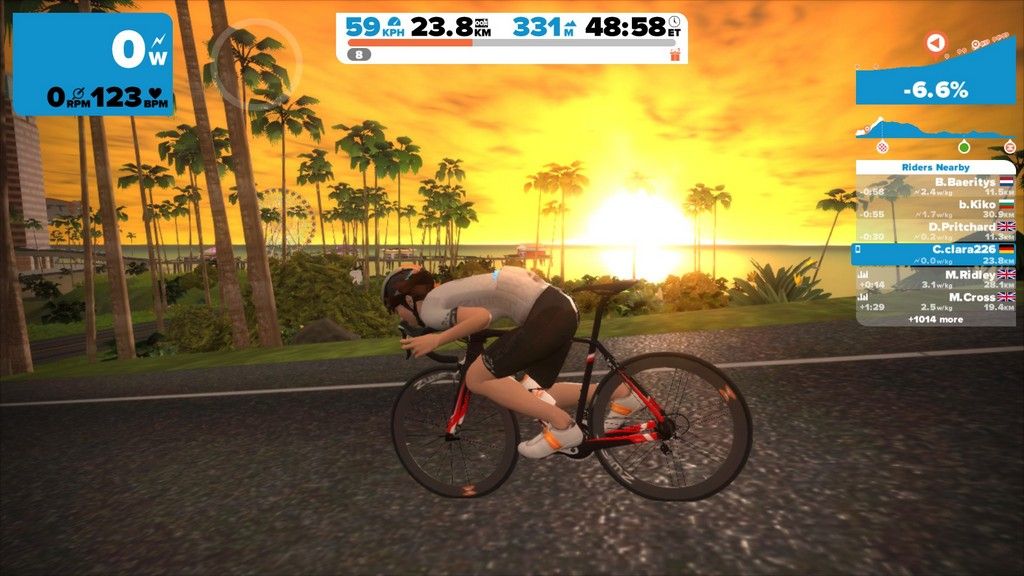Show the +1014 more riders
This screenshot has width=1024, height=576.
pyautogui.click(x=935, y=320)
